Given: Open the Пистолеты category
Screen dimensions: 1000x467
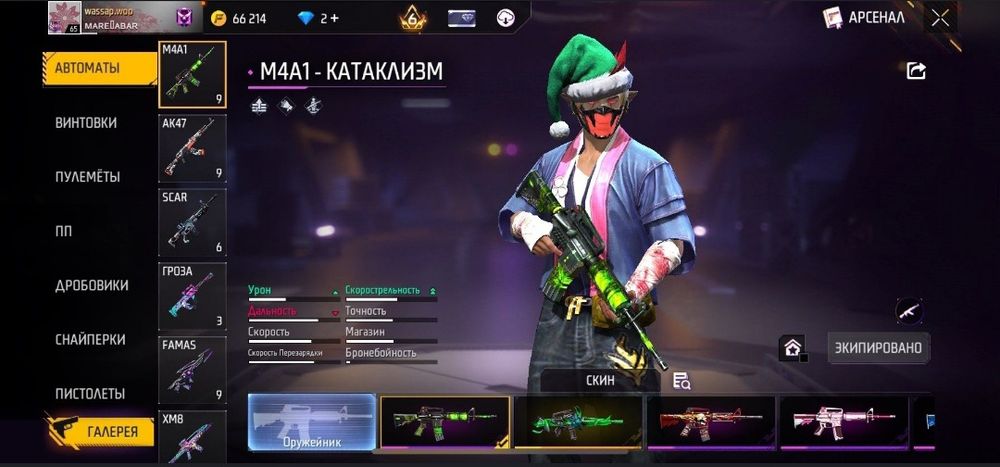Looking at the screenshot, I should [x=90, y=394].
